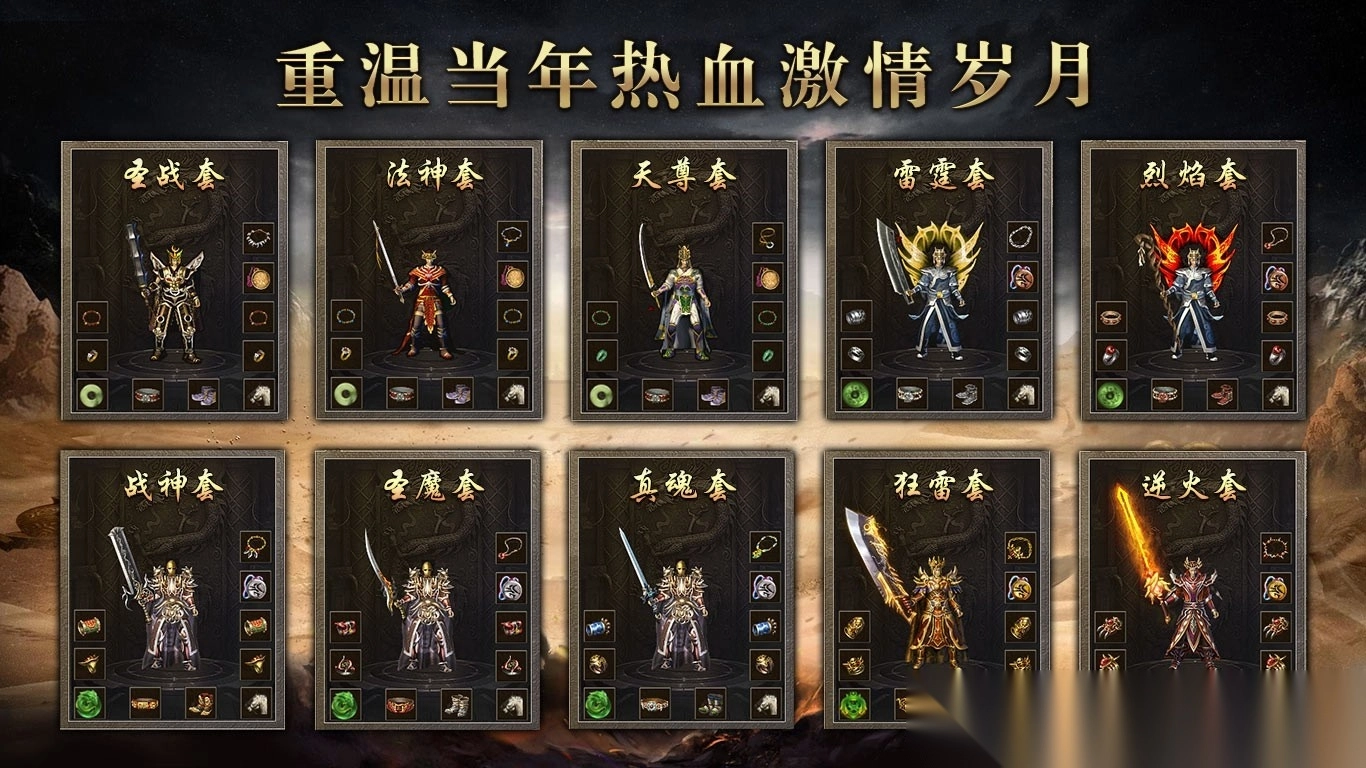Click the necklace slot icon in 狂雷套
Screen dimensions: 1366x768
[1019, 549]
